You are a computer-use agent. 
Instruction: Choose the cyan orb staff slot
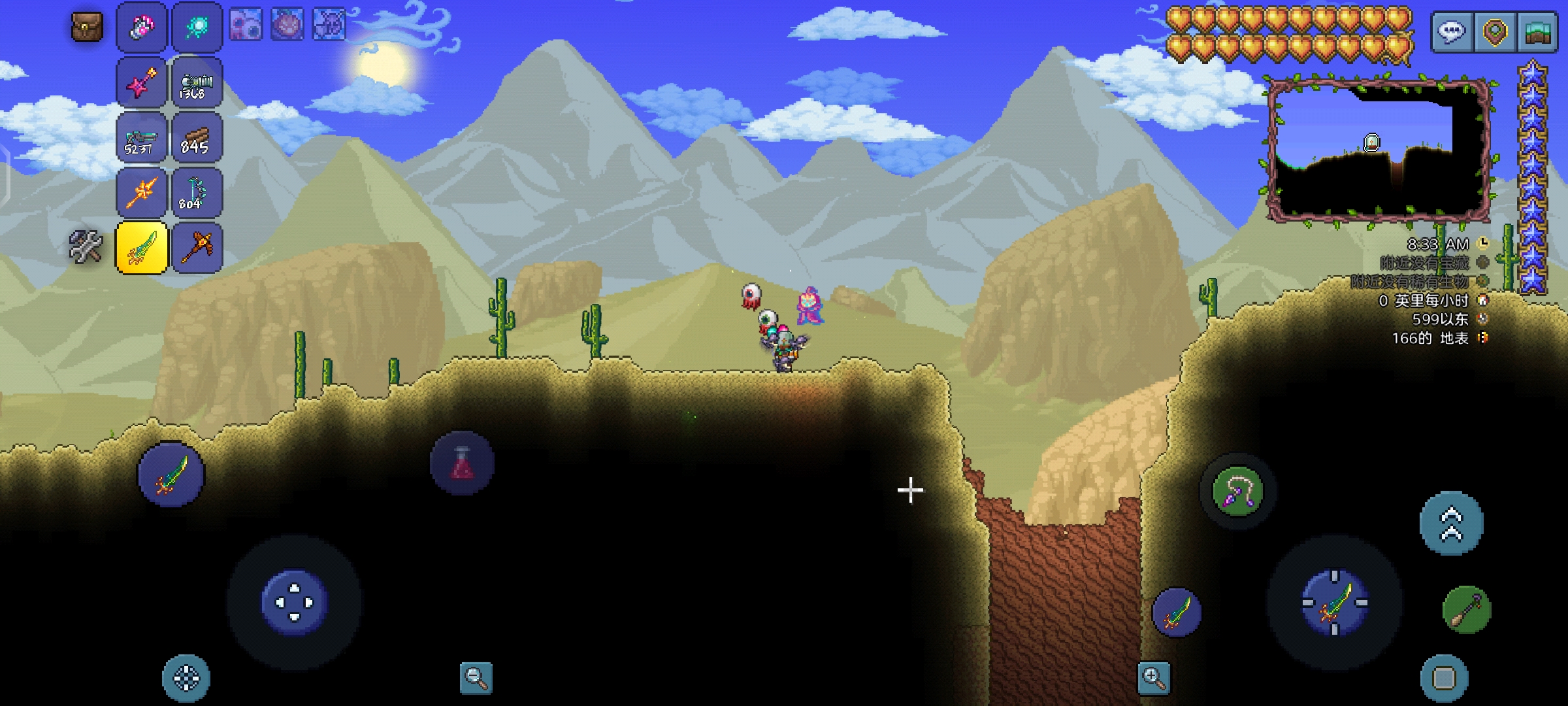click(197, 27)
